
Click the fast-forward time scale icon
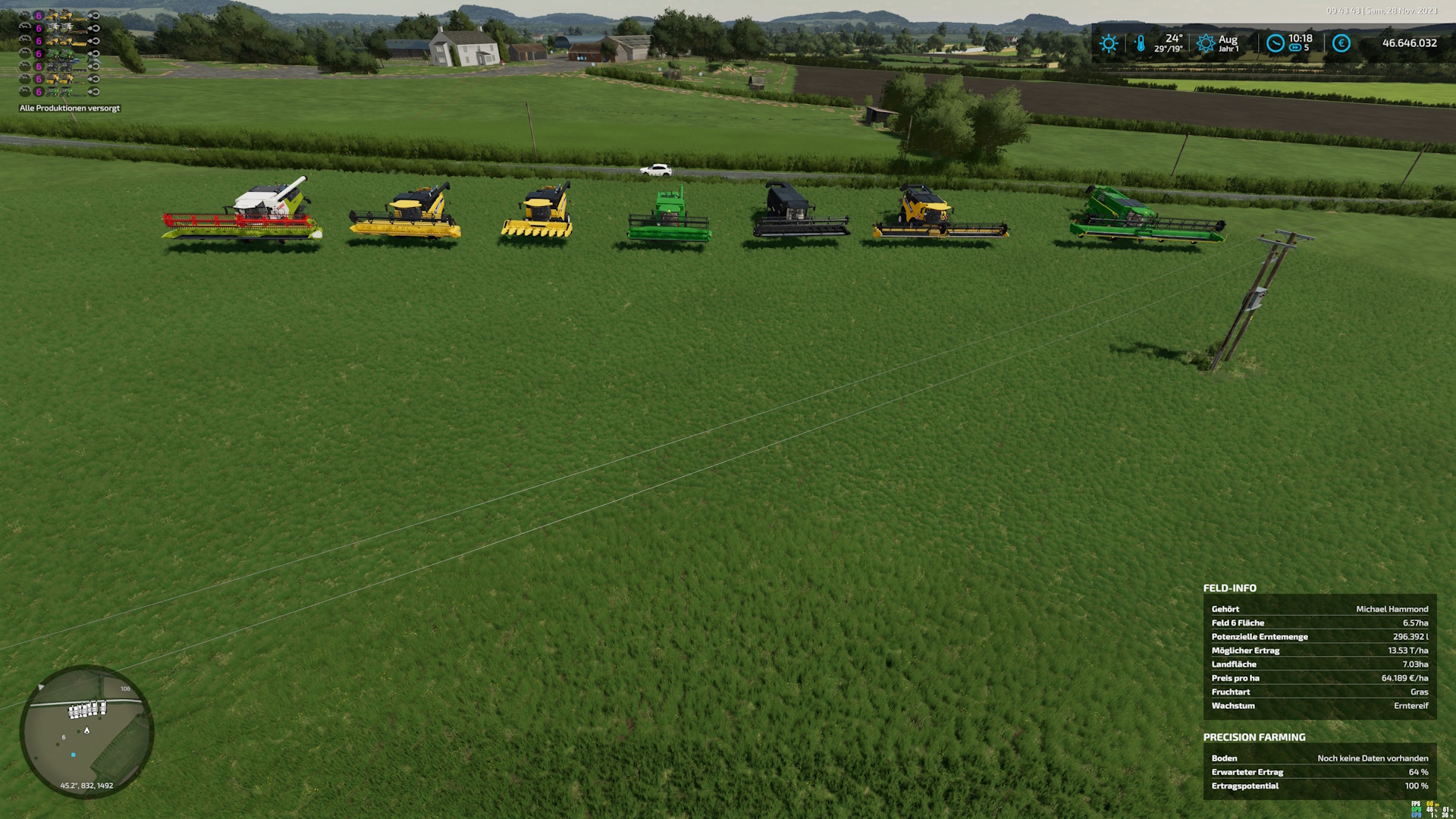tap(1295, 47)
